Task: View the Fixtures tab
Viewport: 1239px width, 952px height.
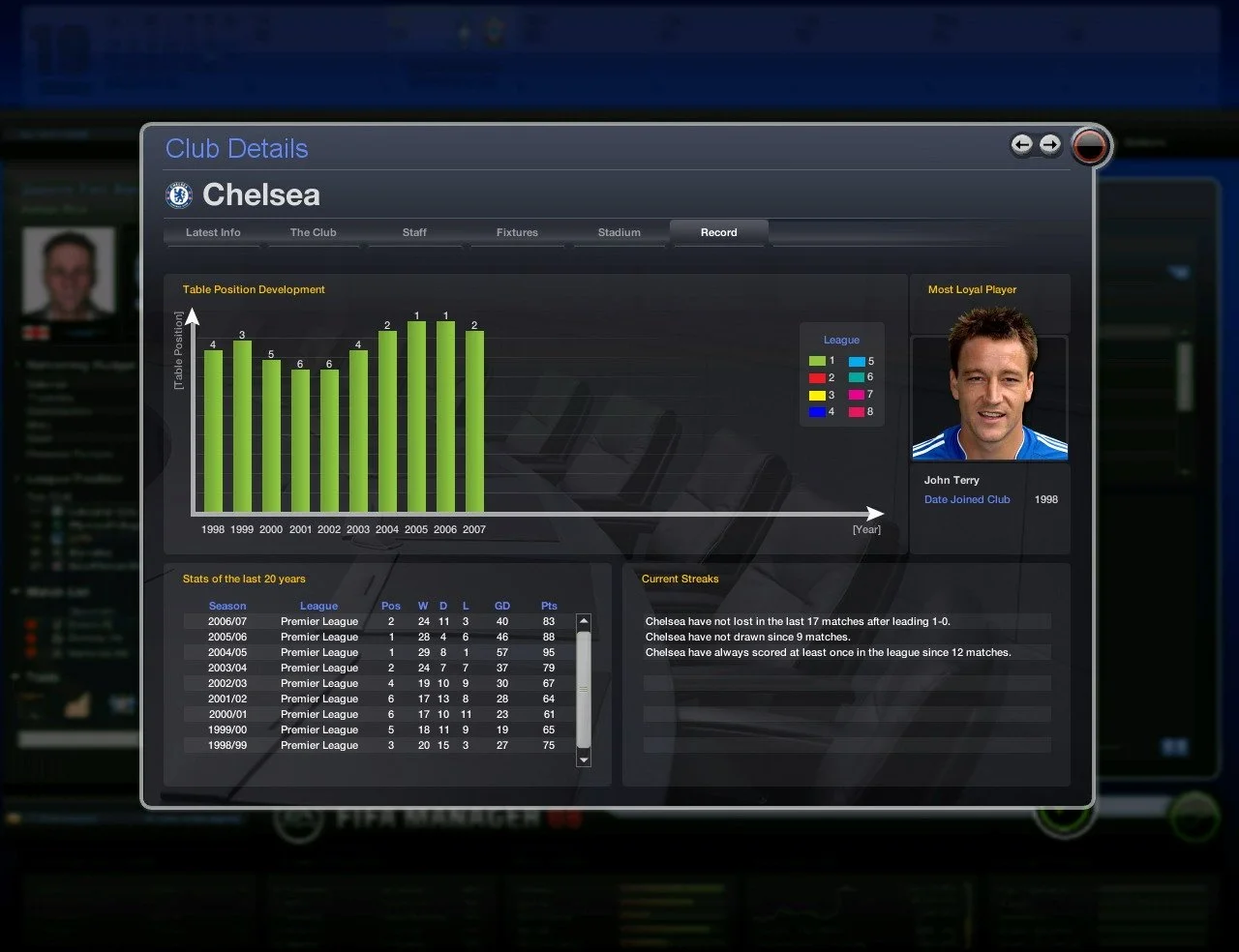Action: pyautogui.click(x=517, y=232)
